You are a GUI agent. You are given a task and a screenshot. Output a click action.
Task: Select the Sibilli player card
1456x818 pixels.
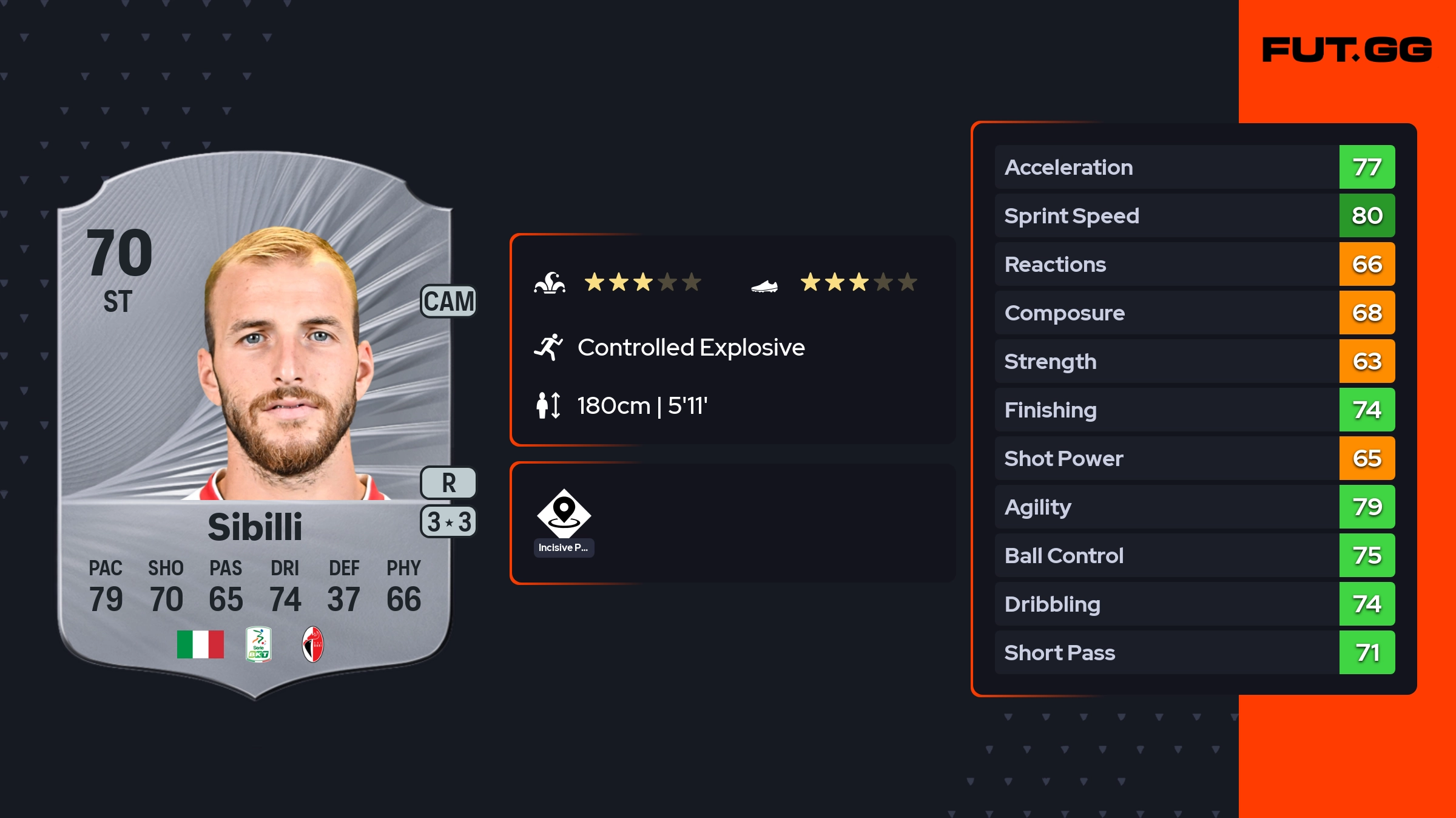point(255,425)
